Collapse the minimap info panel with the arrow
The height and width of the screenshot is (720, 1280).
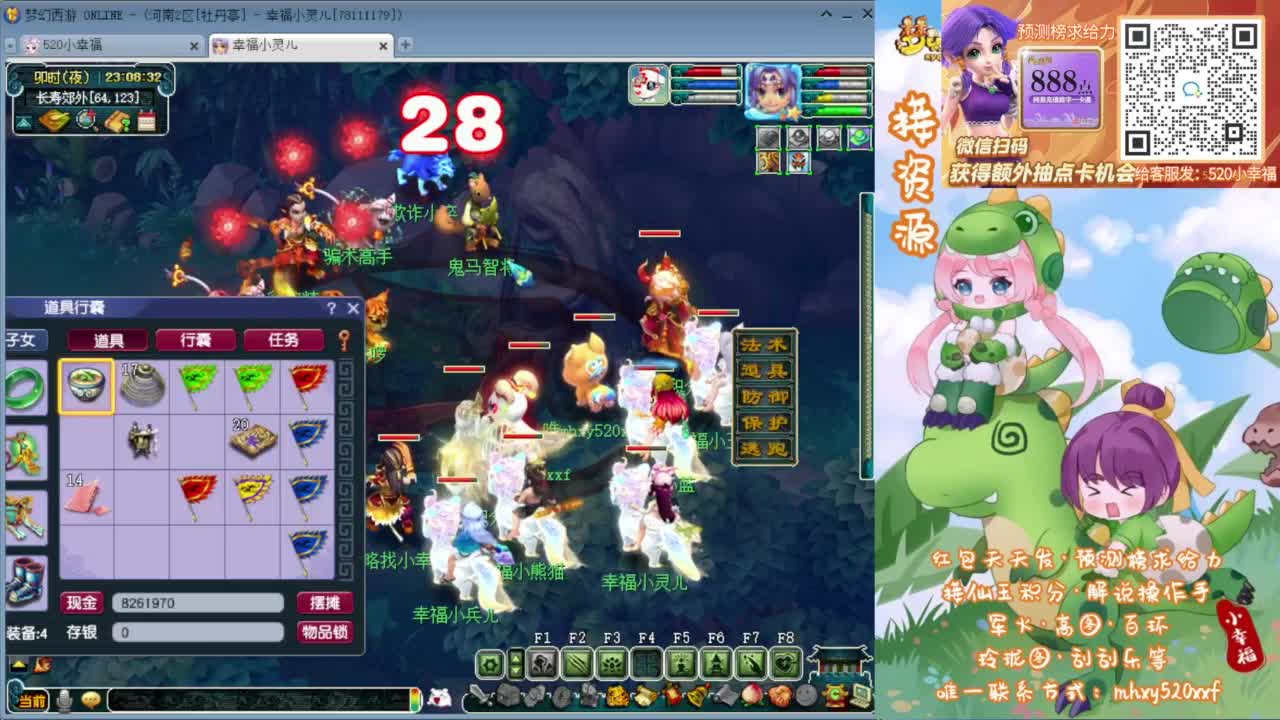[23, 120]
